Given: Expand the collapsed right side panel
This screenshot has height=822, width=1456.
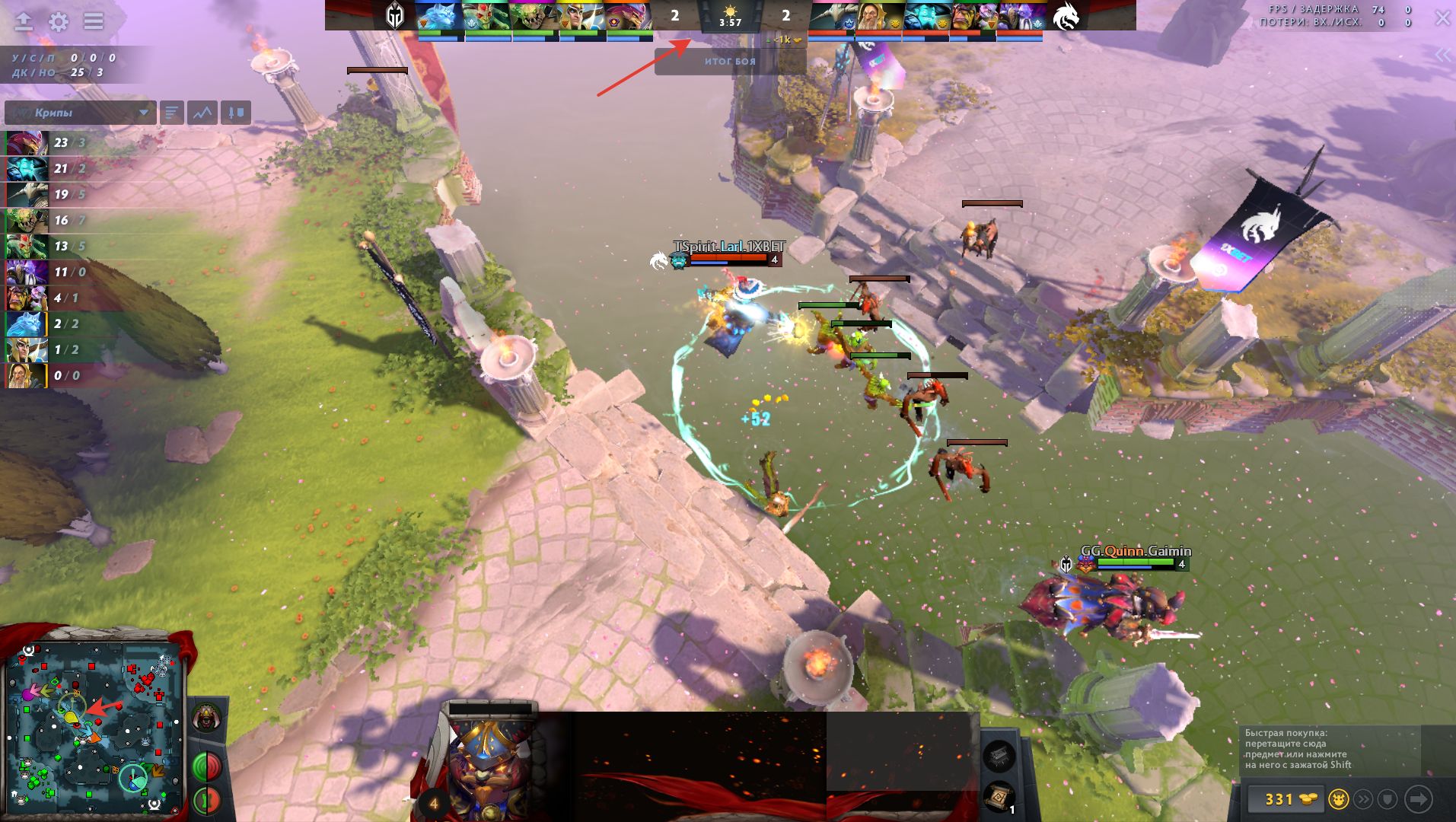Looking at the screenshot, I should (1442, 55).
